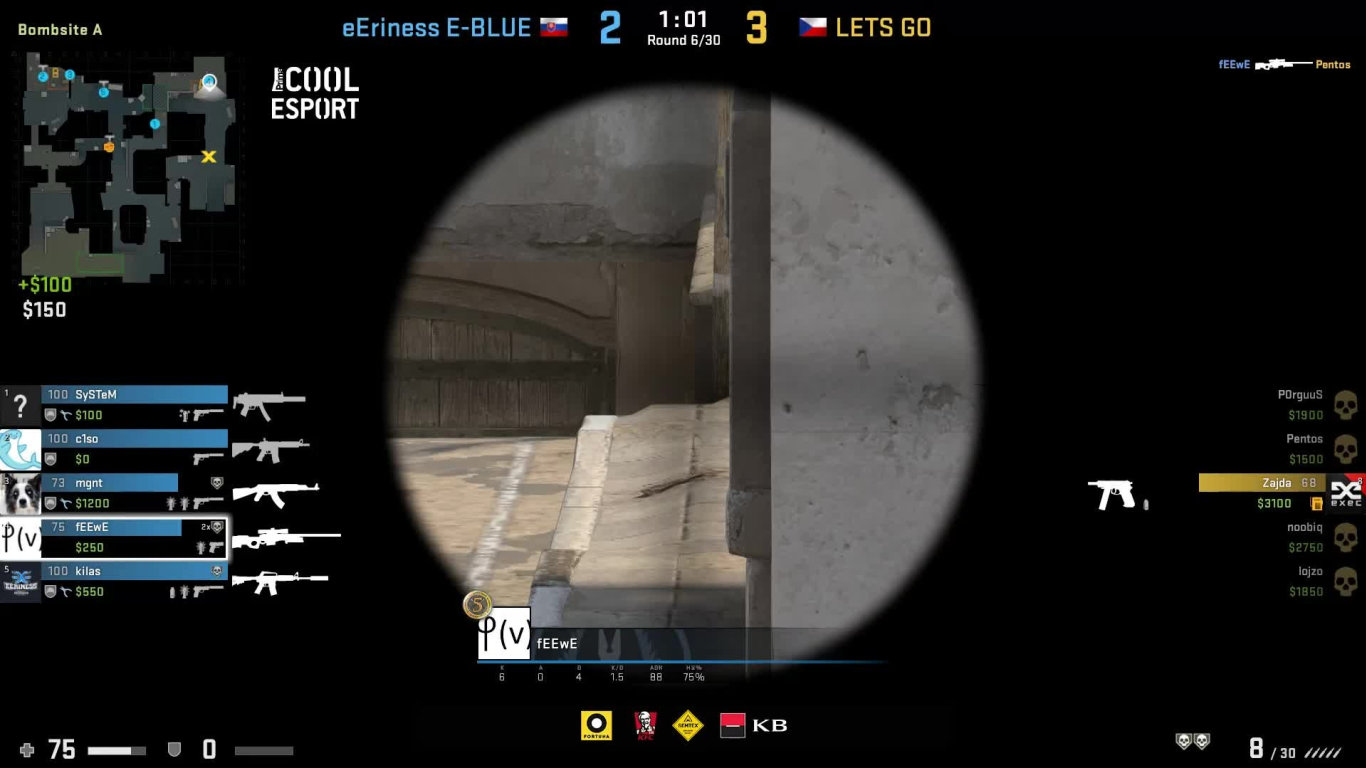Click the COOL ESPORT logo

coord(315,94)
